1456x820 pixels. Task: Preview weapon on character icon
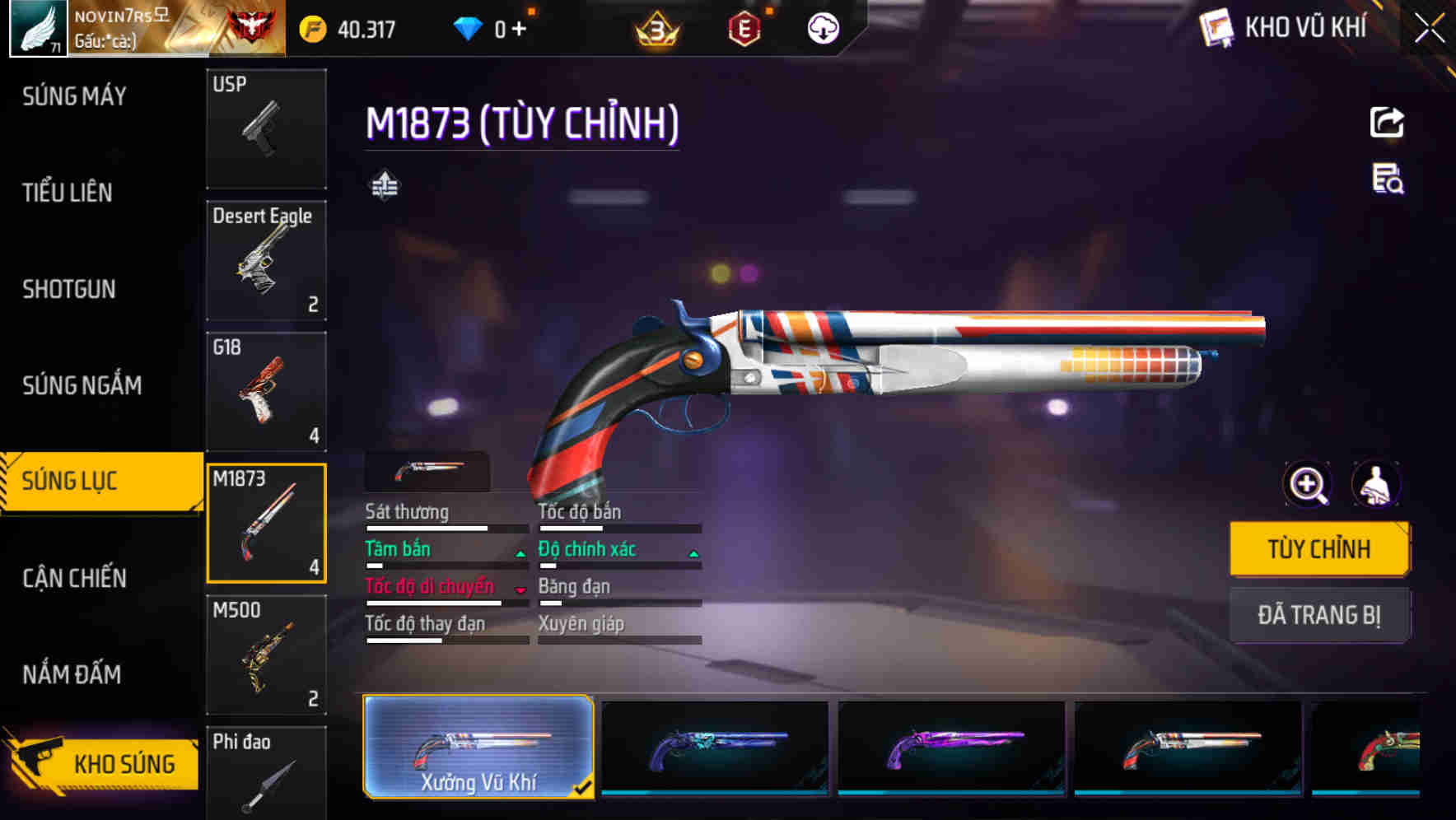1375,485
